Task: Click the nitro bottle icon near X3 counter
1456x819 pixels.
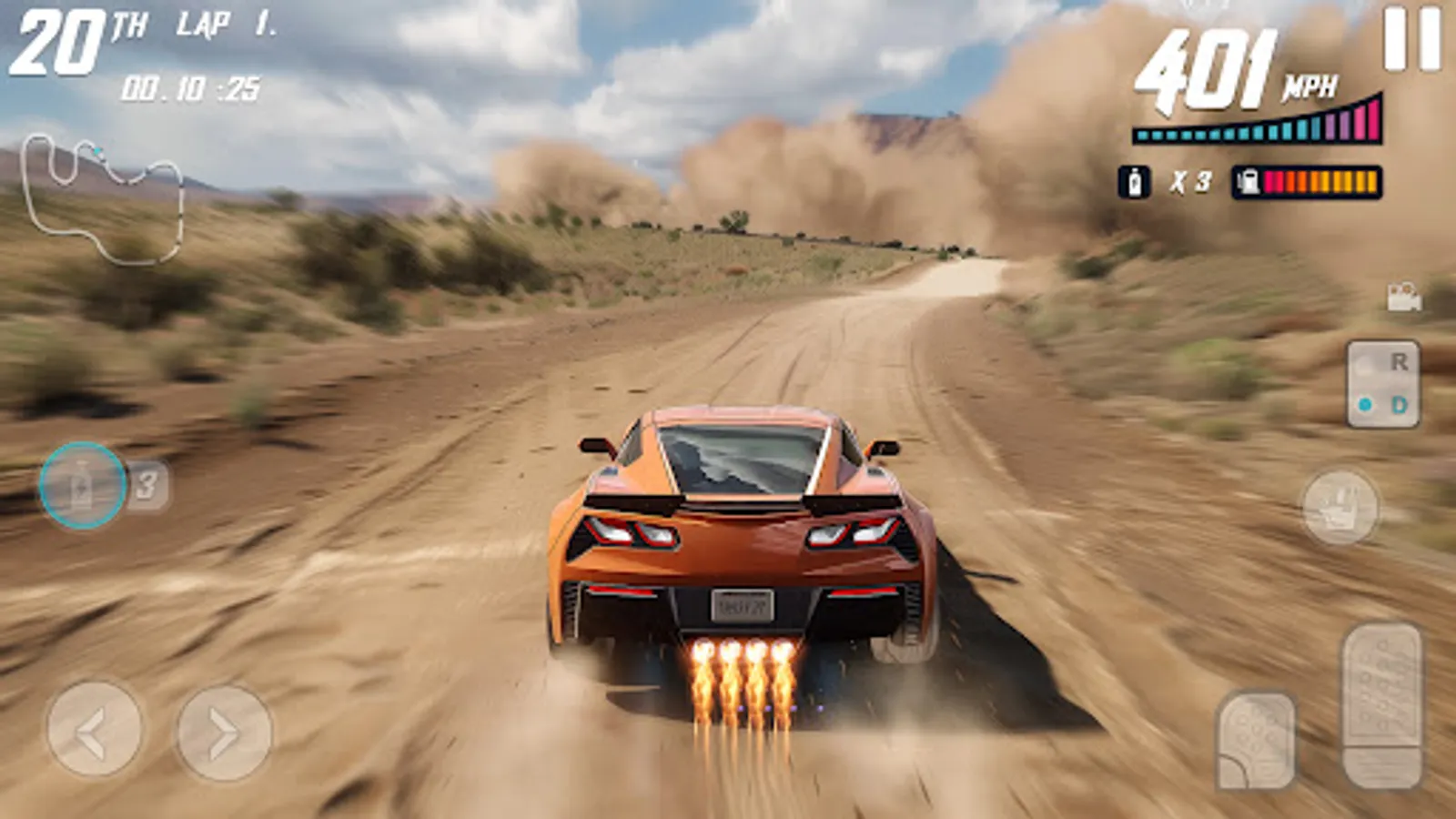Action: (x=1133, y=178)
